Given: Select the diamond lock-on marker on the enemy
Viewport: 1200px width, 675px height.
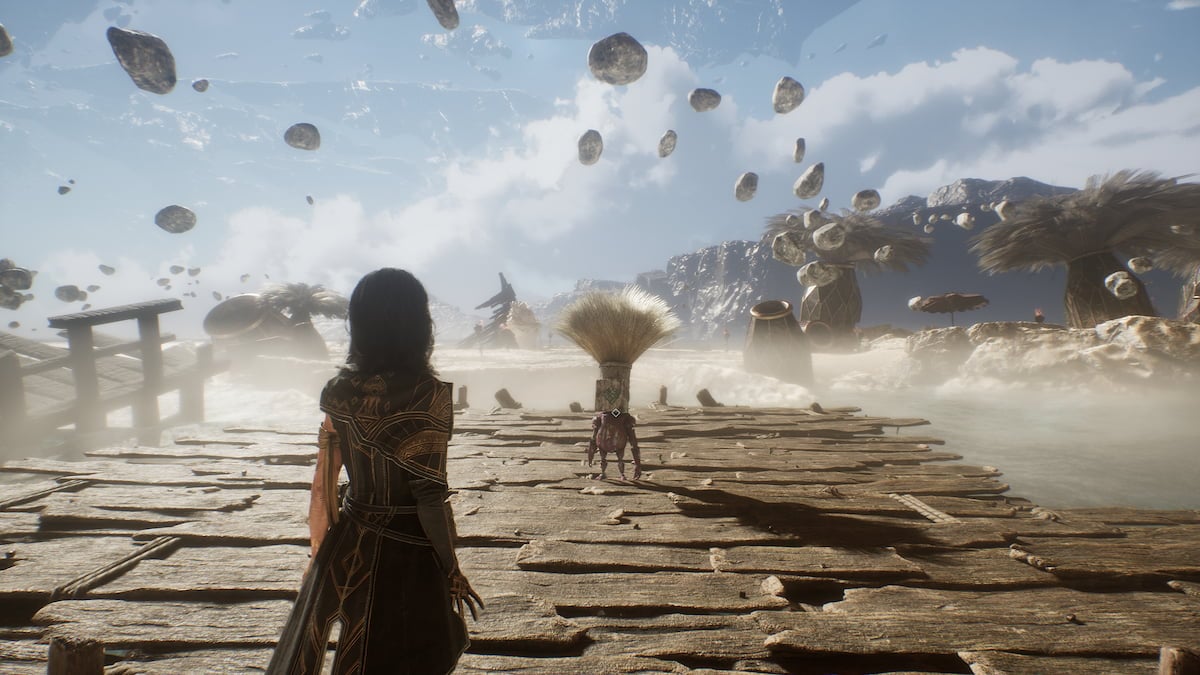Looking at the screenshot, I should pos(616,413).
